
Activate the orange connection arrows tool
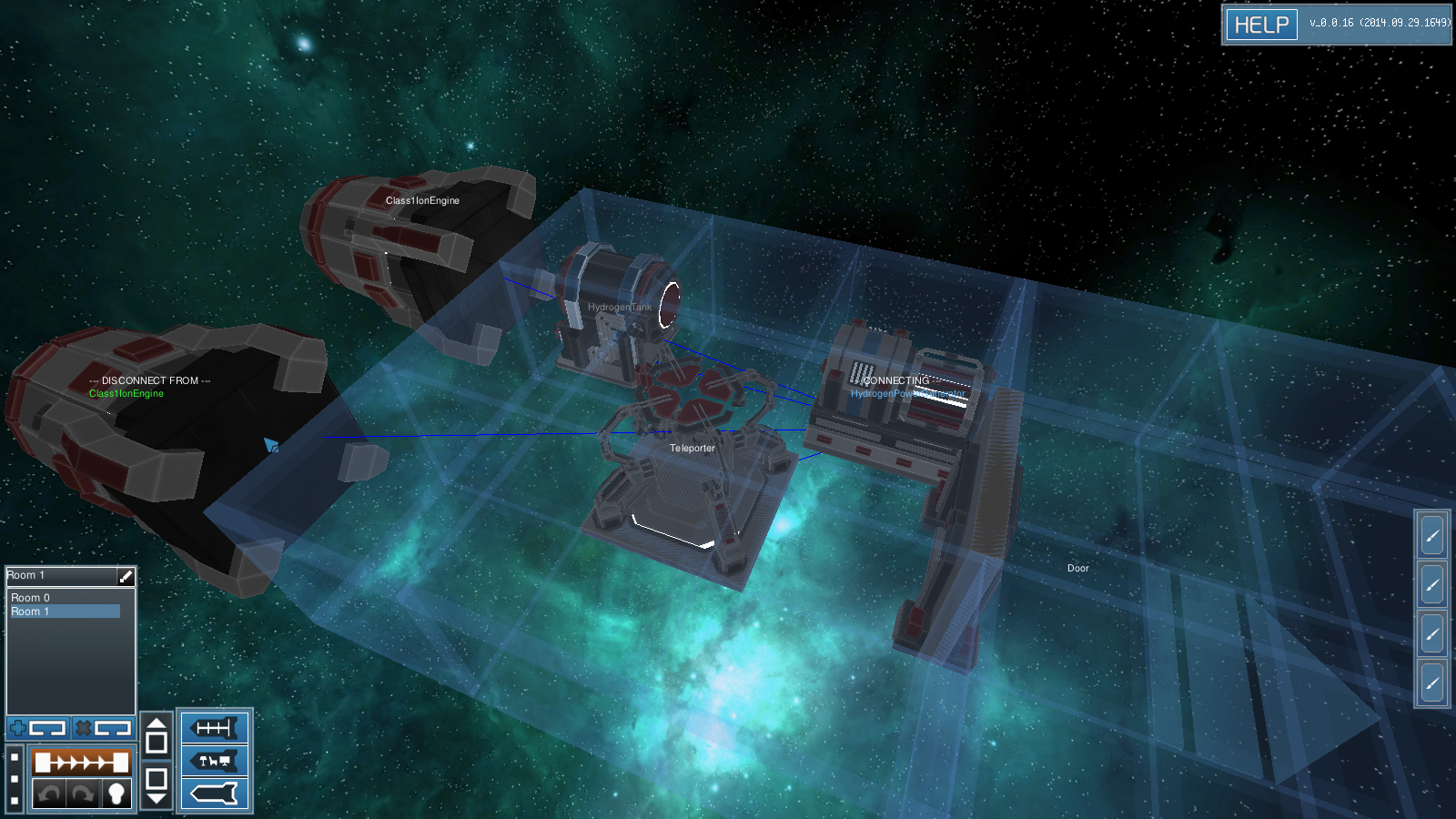click(82, 762)
